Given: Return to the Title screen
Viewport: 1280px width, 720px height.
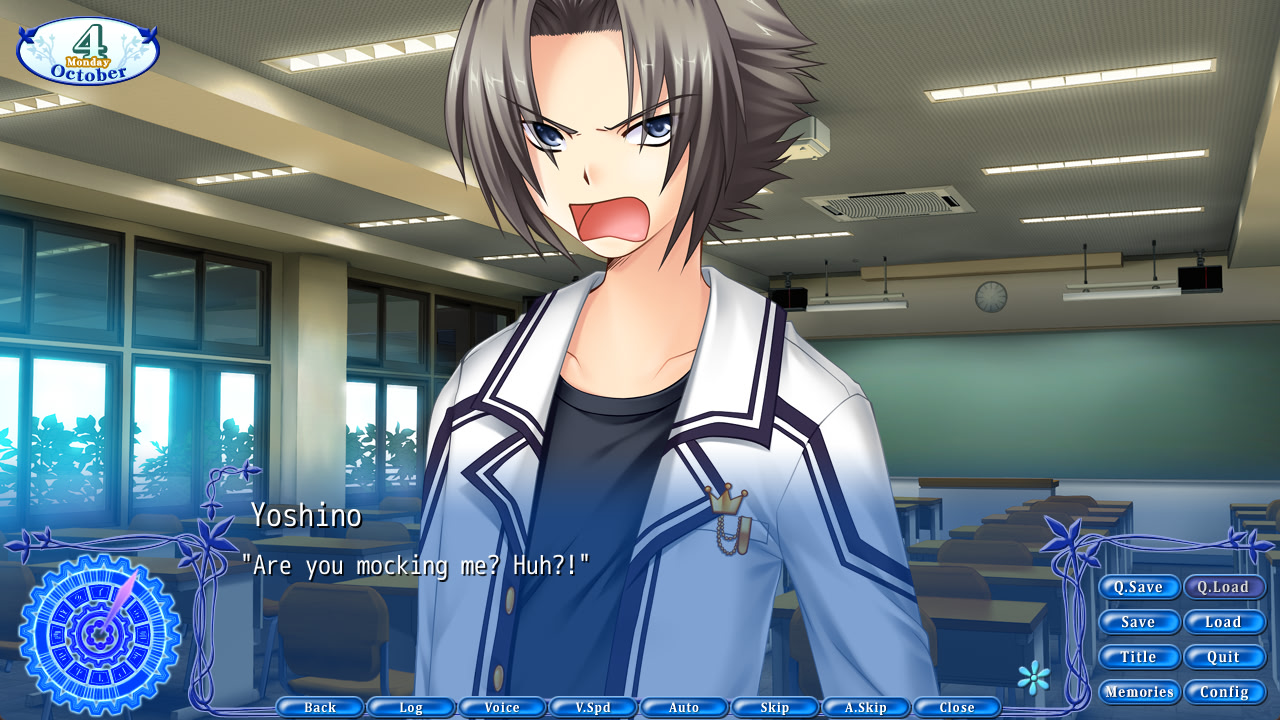Looking at the screenshot, I should [x=1139, y=657].
